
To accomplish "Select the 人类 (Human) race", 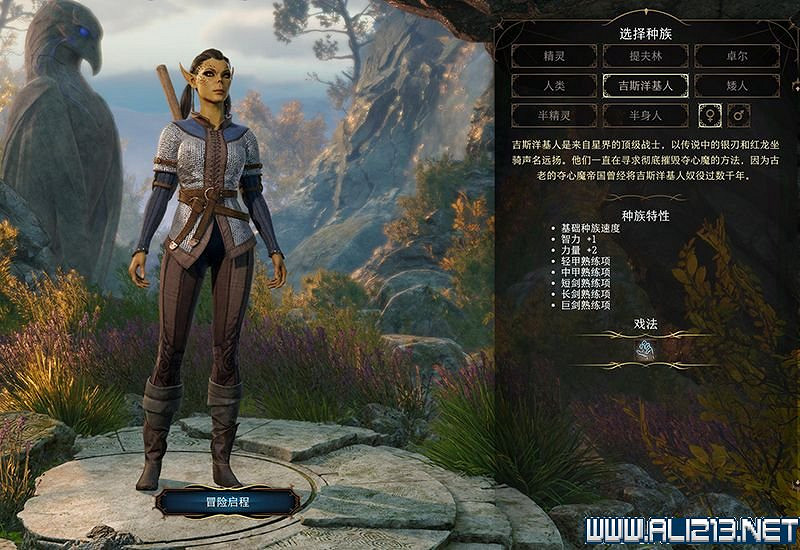I will [553, 86].
